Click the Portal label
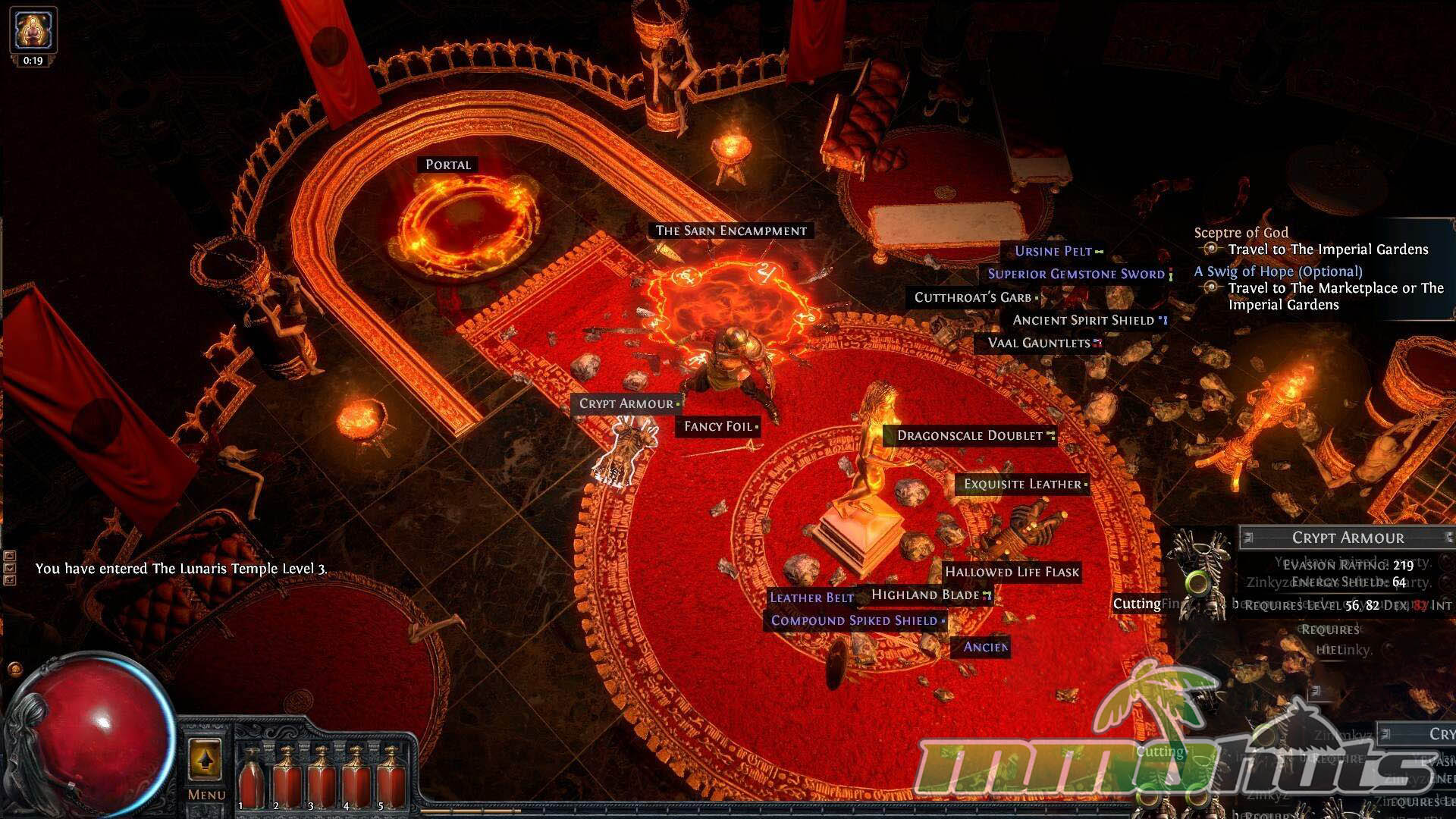1456x819 pixels. click(448, 165)
